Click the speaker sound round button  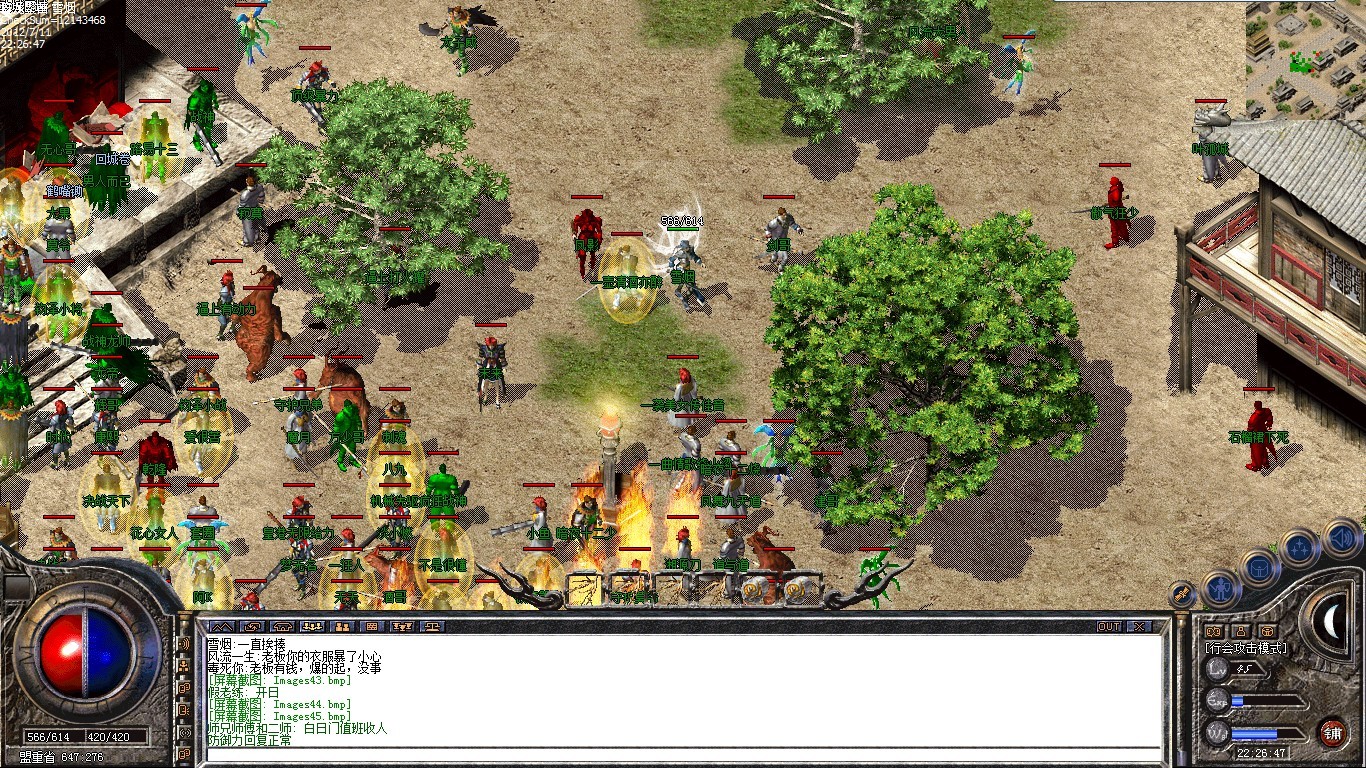(1343, 540)
